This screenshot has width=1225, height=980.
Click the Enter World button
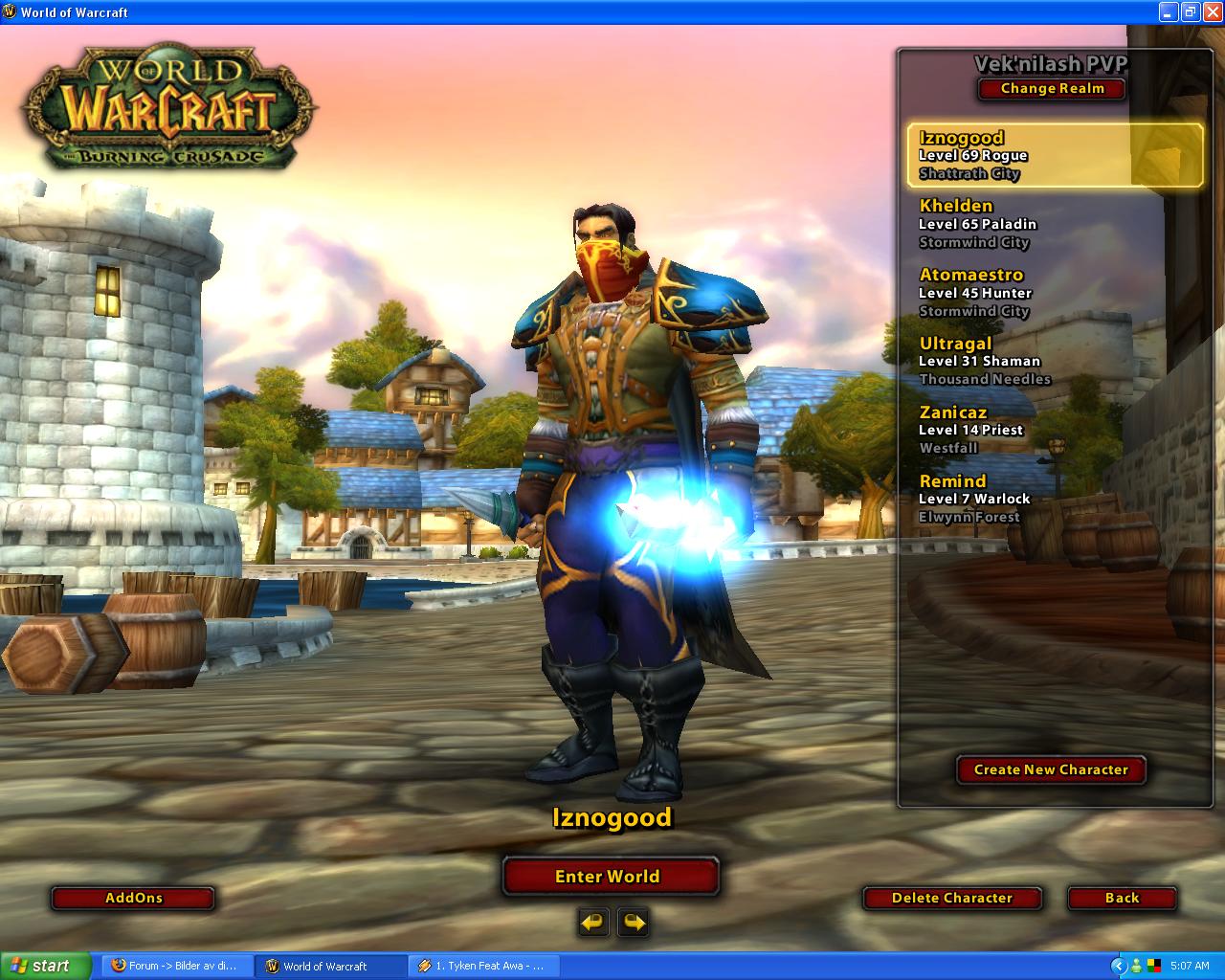(610, 876)
